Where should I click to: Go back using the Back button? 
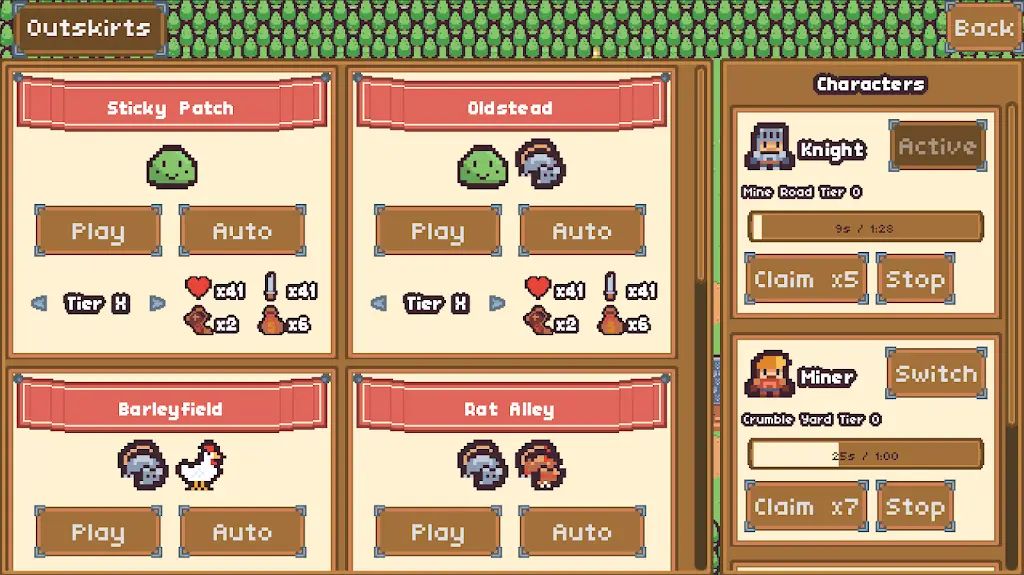983,28
